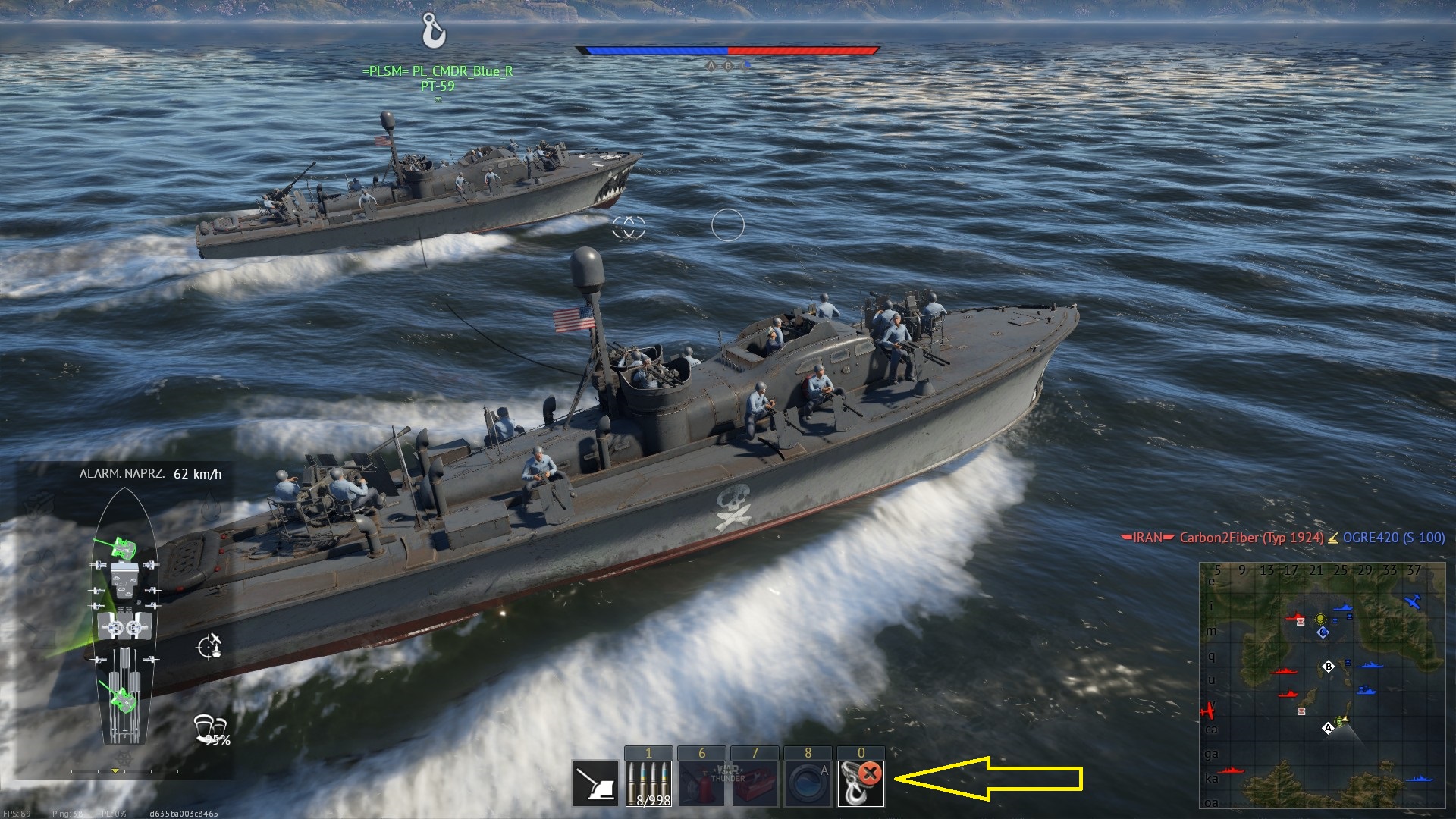Activate the porthole unwatering action slot
Image resolution: width=1456 pixels, height=819 pixels.
coord(808,783)
